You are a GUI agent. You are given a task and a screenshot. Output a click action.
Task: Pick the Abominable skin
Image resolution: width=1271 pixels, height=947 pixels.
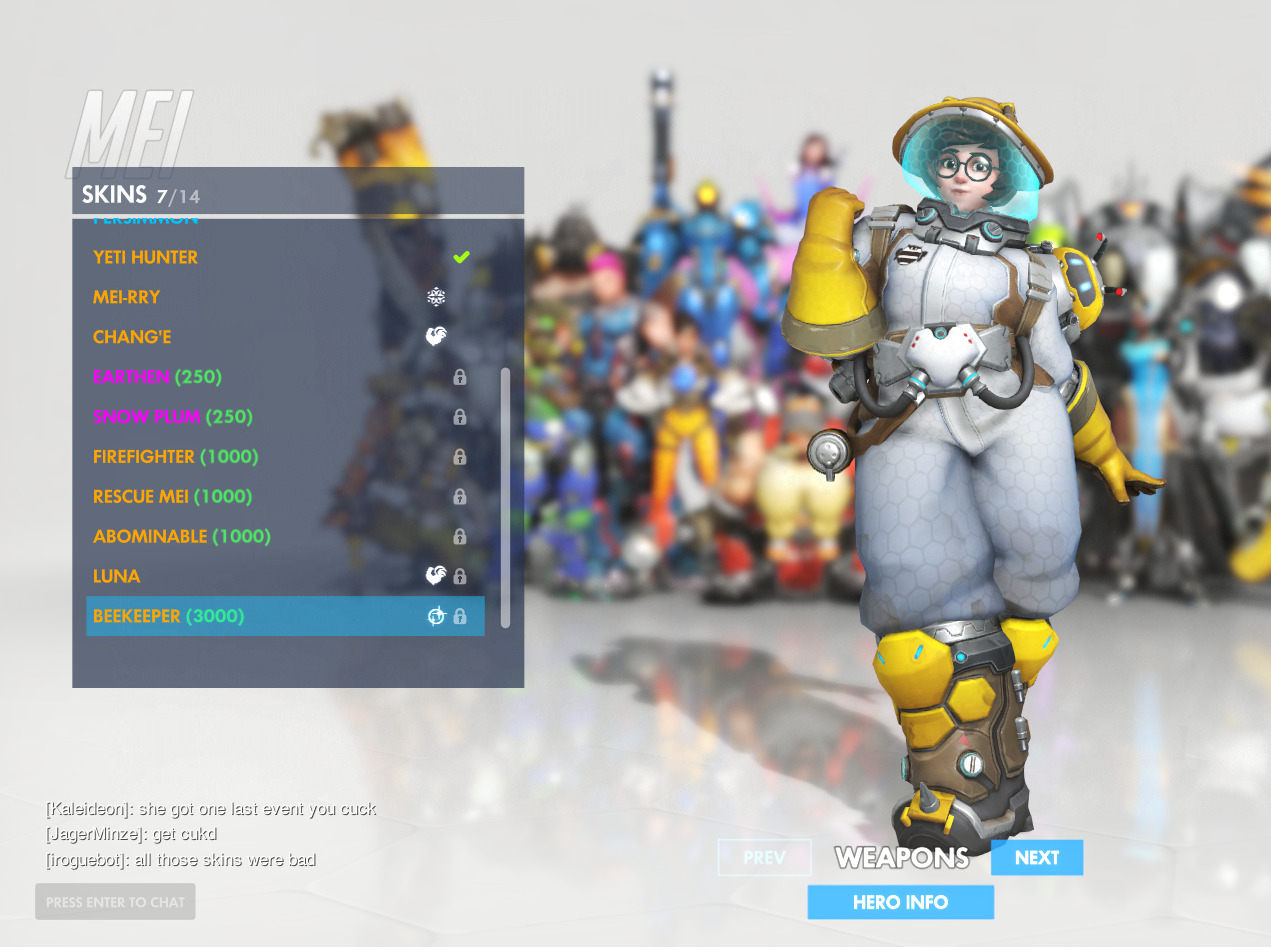point(181,537)
